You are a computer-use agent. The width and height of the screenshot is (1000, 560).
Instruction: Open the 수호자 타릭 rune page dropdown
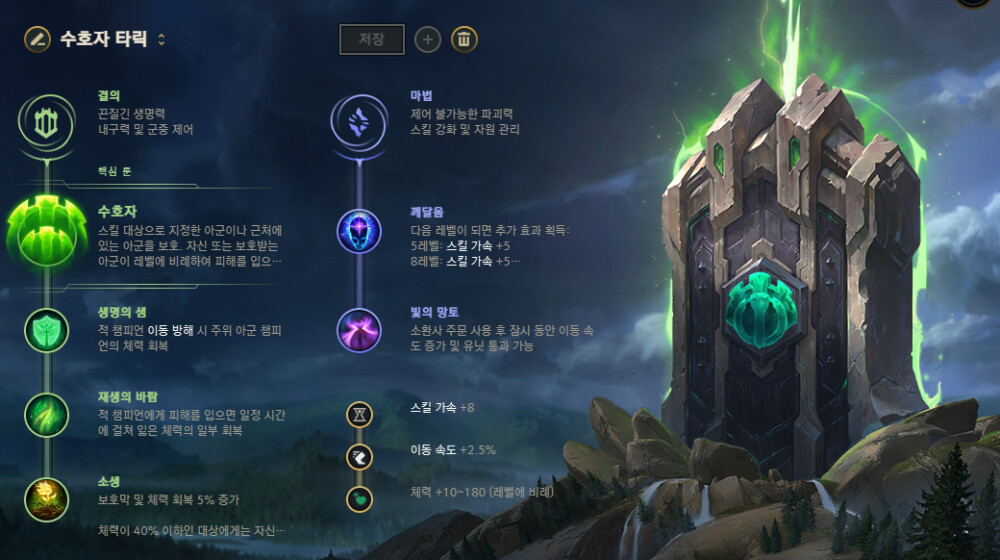(162, 40)
